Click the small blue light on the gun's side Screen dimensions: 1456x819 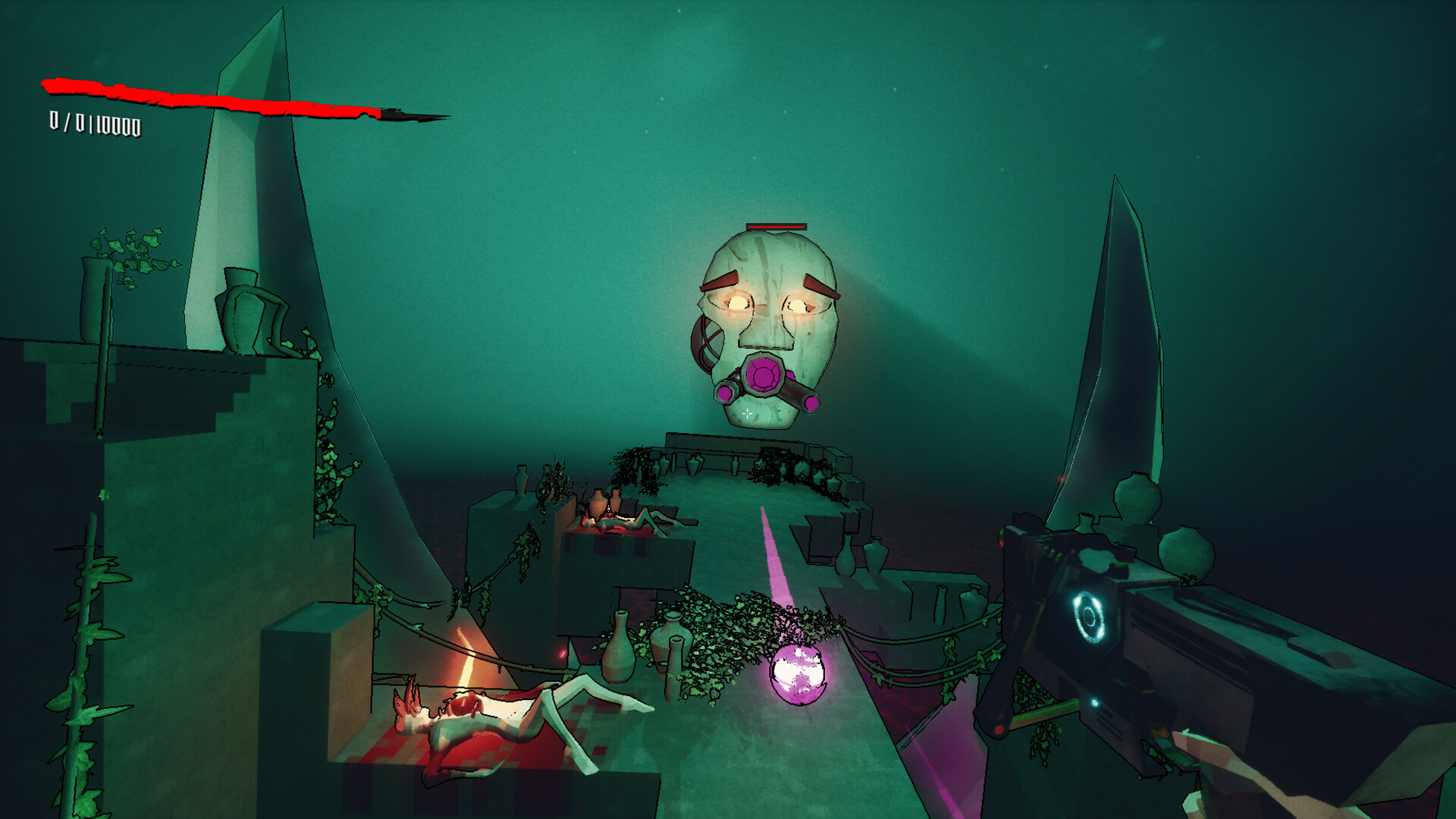point(1095,703)
